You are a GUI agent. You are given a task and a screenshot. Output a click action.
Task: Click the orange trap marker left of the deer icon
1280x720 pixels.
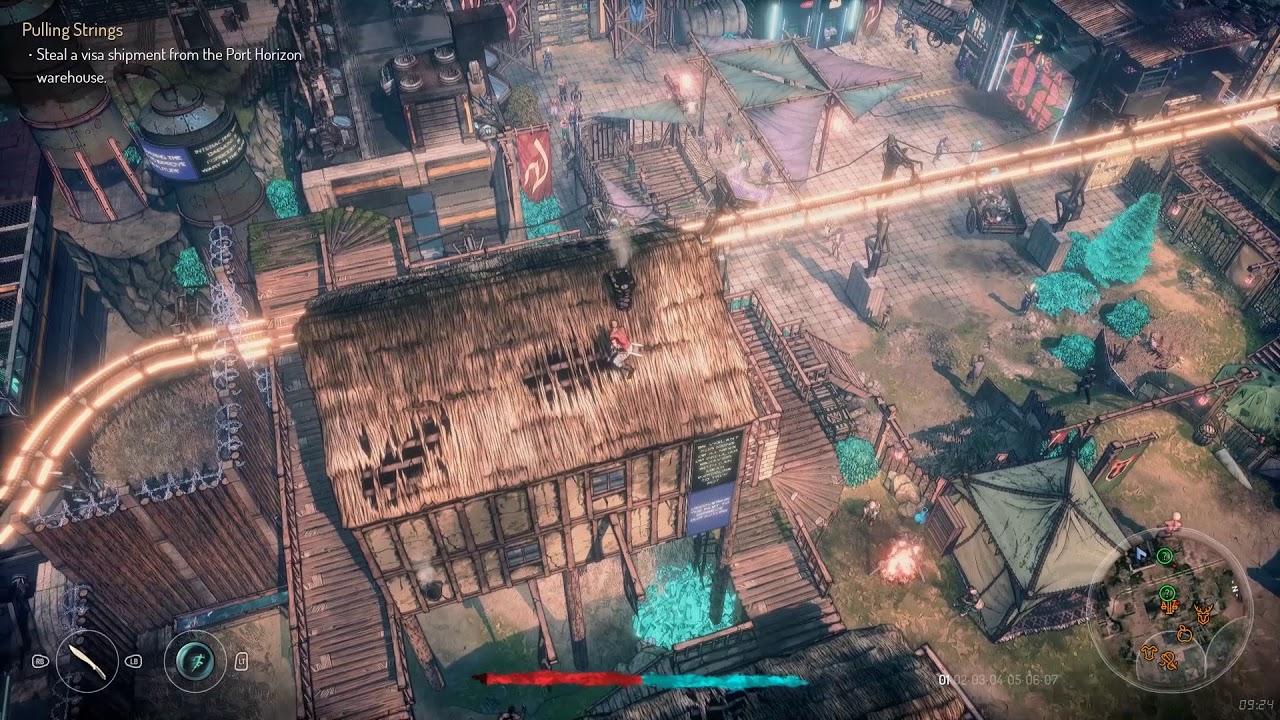pyautogui.click(x=1170, y=608)
